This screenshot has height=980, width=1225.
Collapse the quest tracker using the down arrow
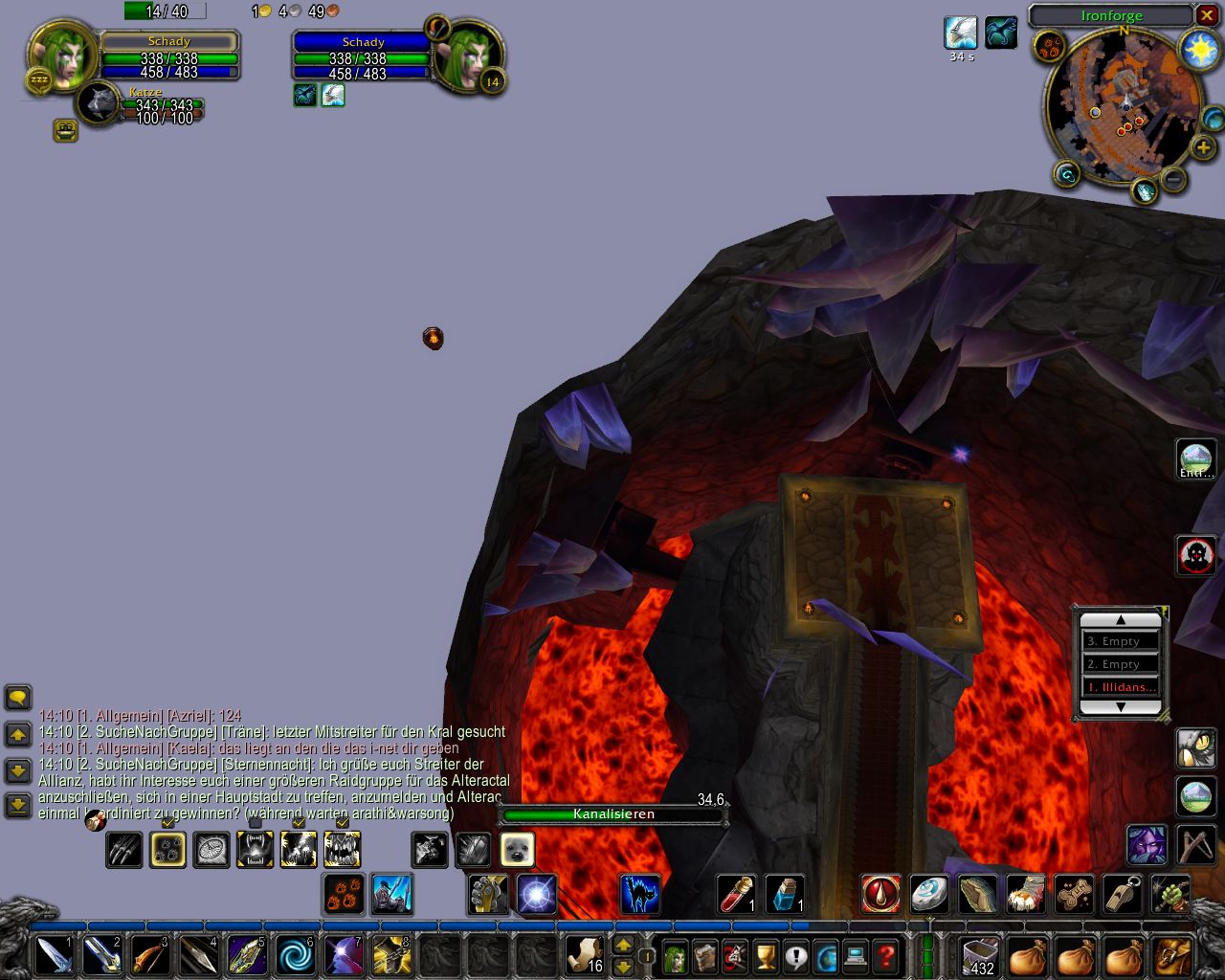click(1120, 708)
